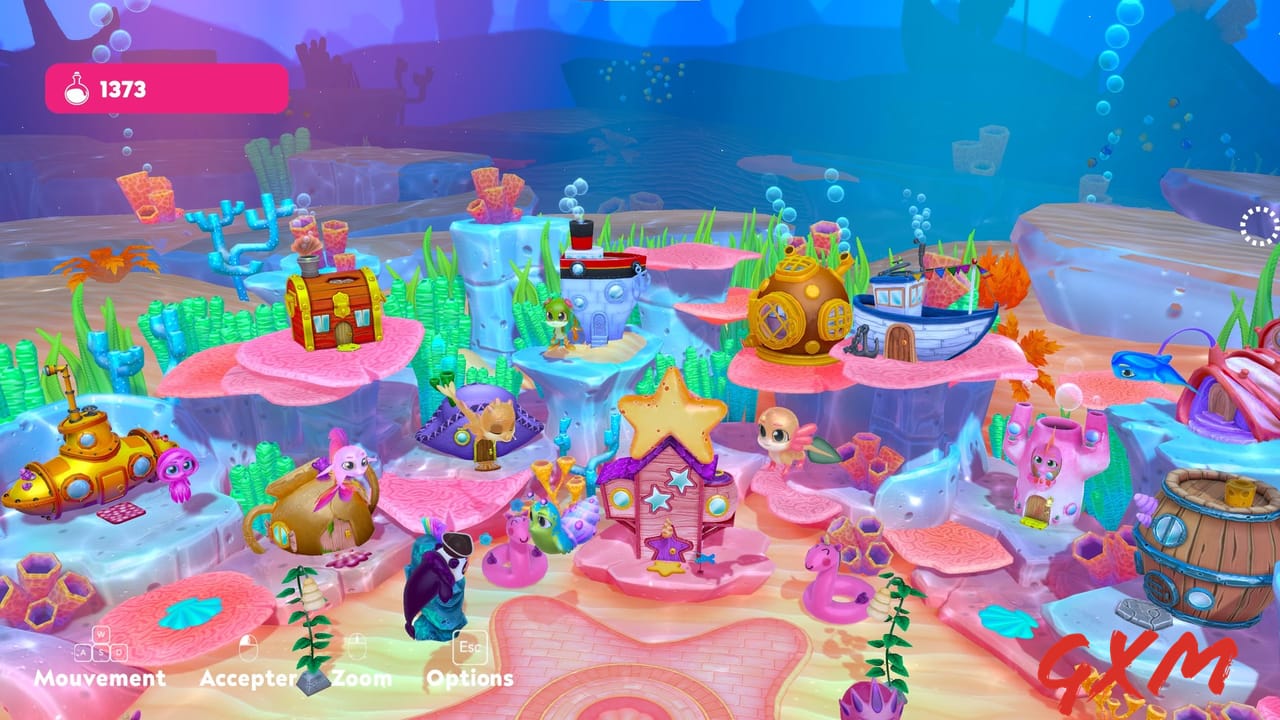Click the Accepter action label

[x=250, y=678]
